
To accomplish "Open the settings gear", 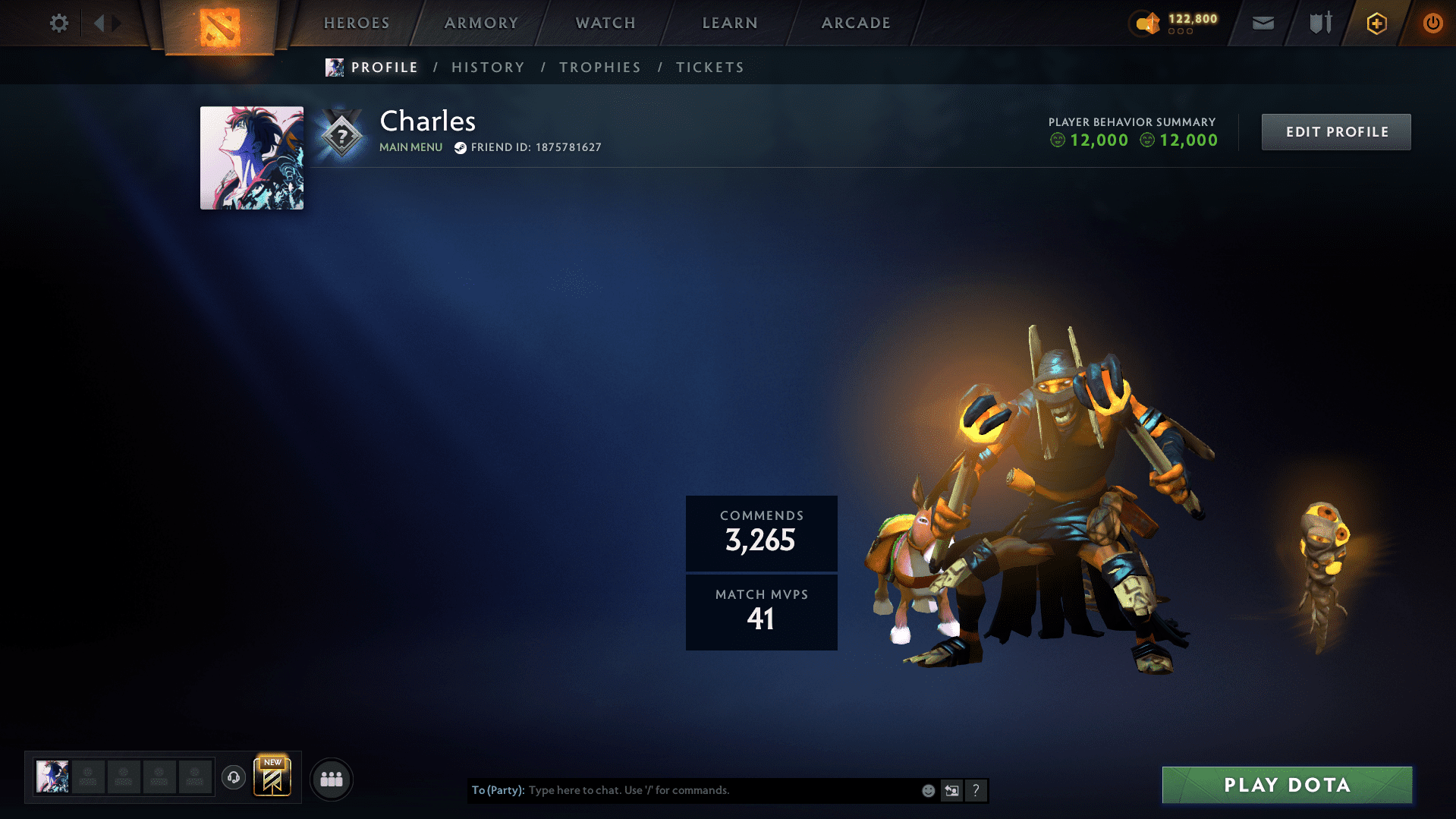I will tap(58, 23).
